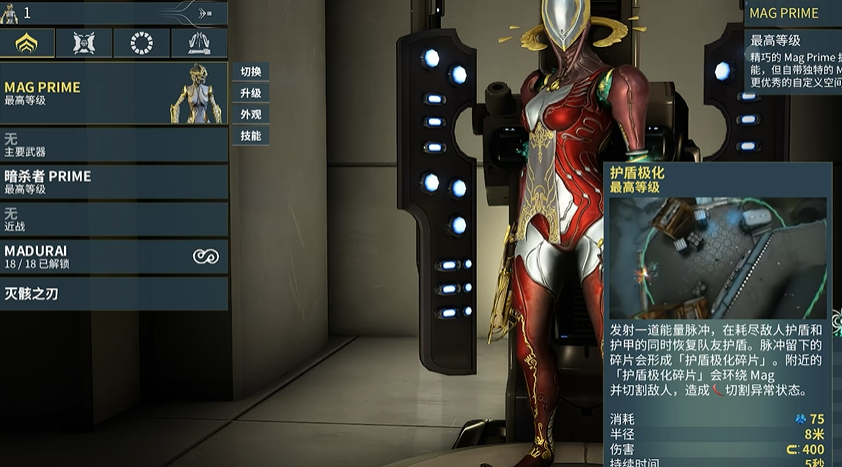Switch to the sentinel companion tab
This screenshot has width=842, height=467.
pos(85,43)
